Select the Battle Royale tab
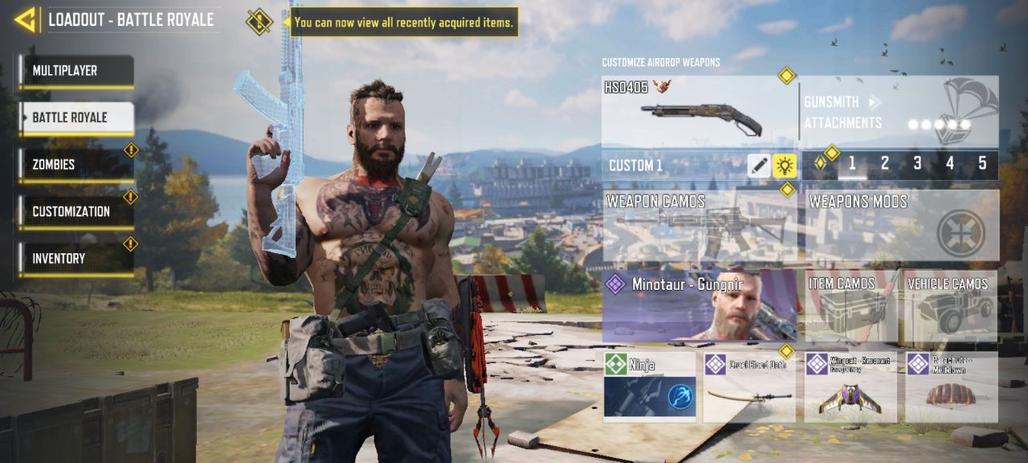1028x463 pixels. click(x=76, y=118)
